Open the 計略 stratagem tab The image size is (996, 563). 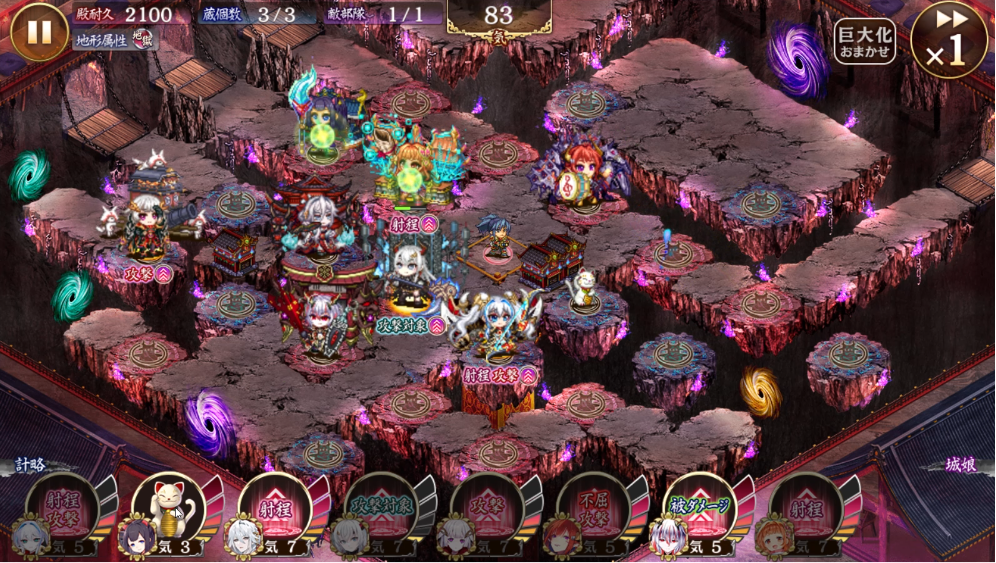point(30,465)
